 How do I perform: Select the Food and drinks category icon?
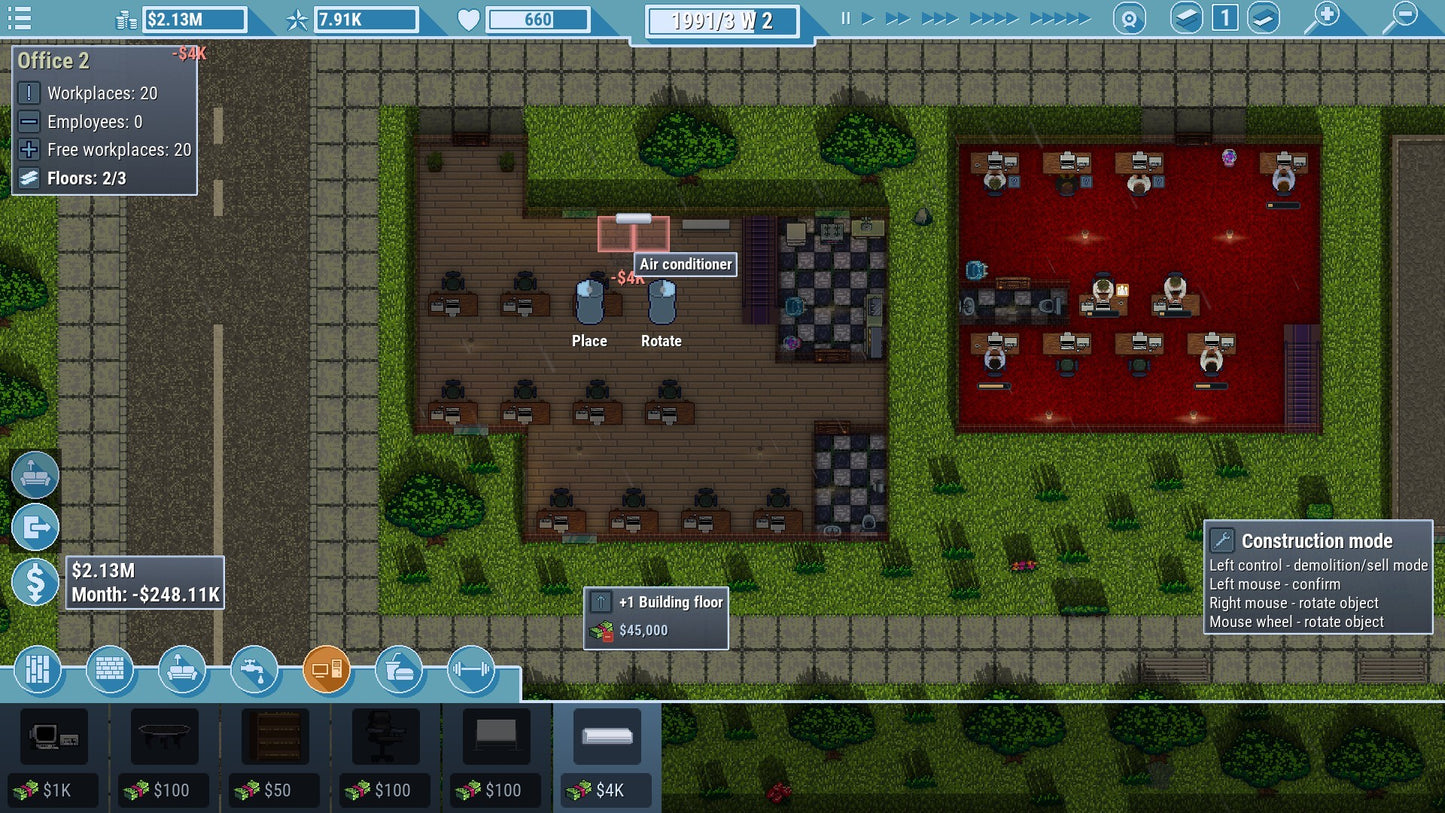pyautogui.click(x=399, y=670)
